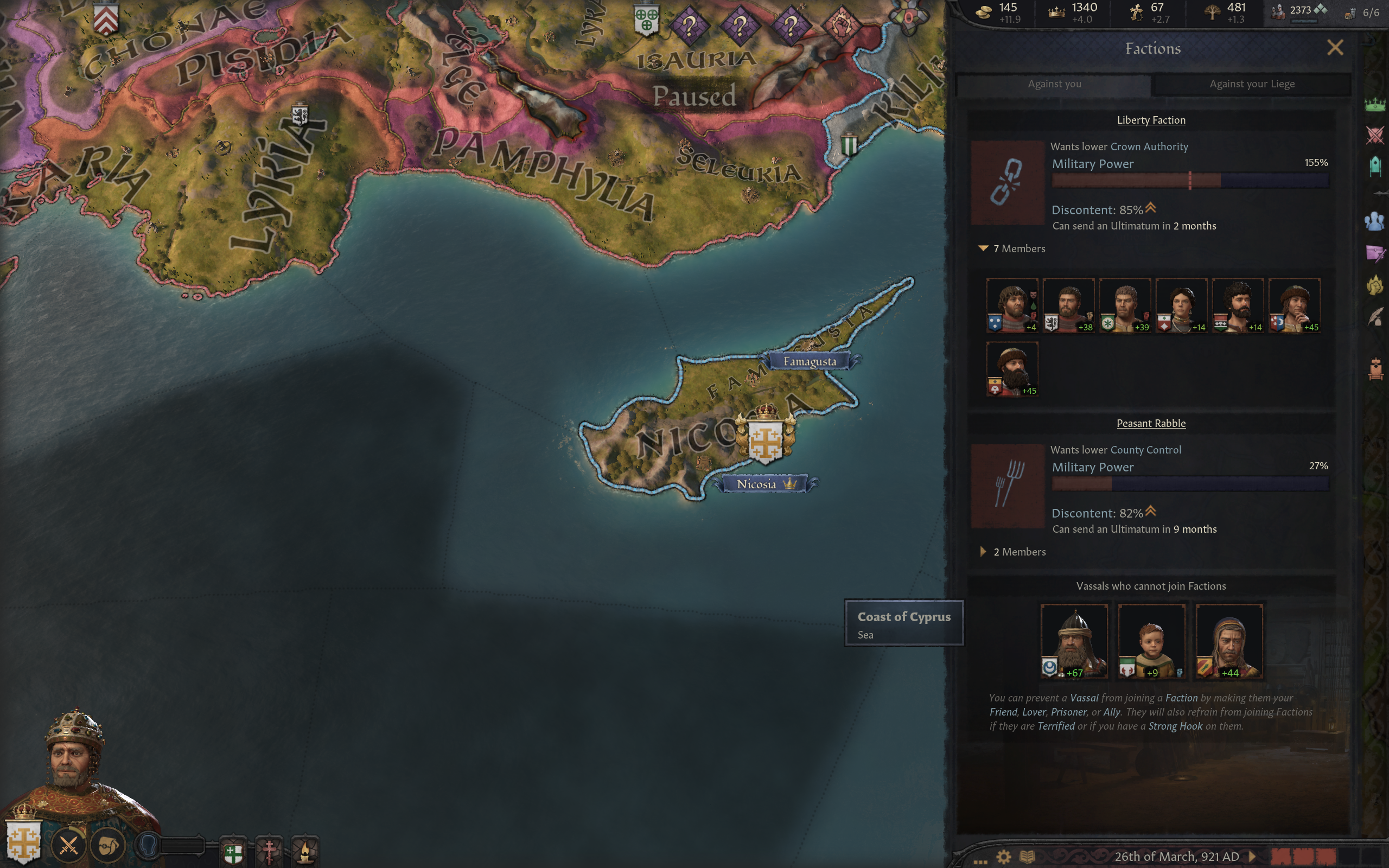Switch to the Against your Liege tab
The width and height of the screenshot is (1389, 868).
point(1251,84)
